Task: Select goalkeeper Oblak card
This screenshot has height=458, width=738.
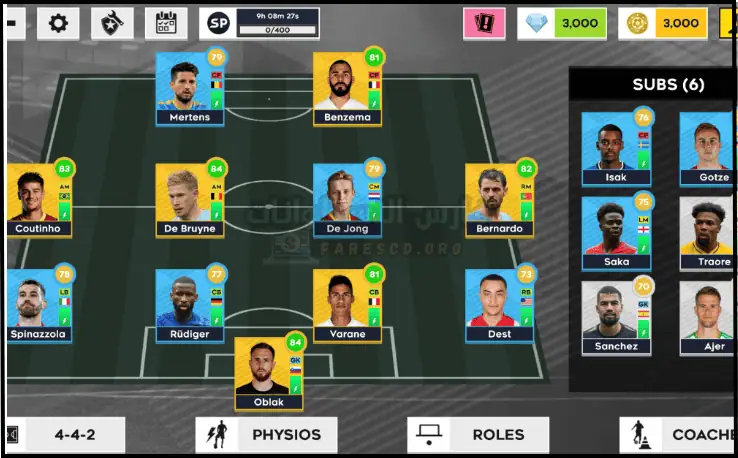Action: click(x=269, y=373)
